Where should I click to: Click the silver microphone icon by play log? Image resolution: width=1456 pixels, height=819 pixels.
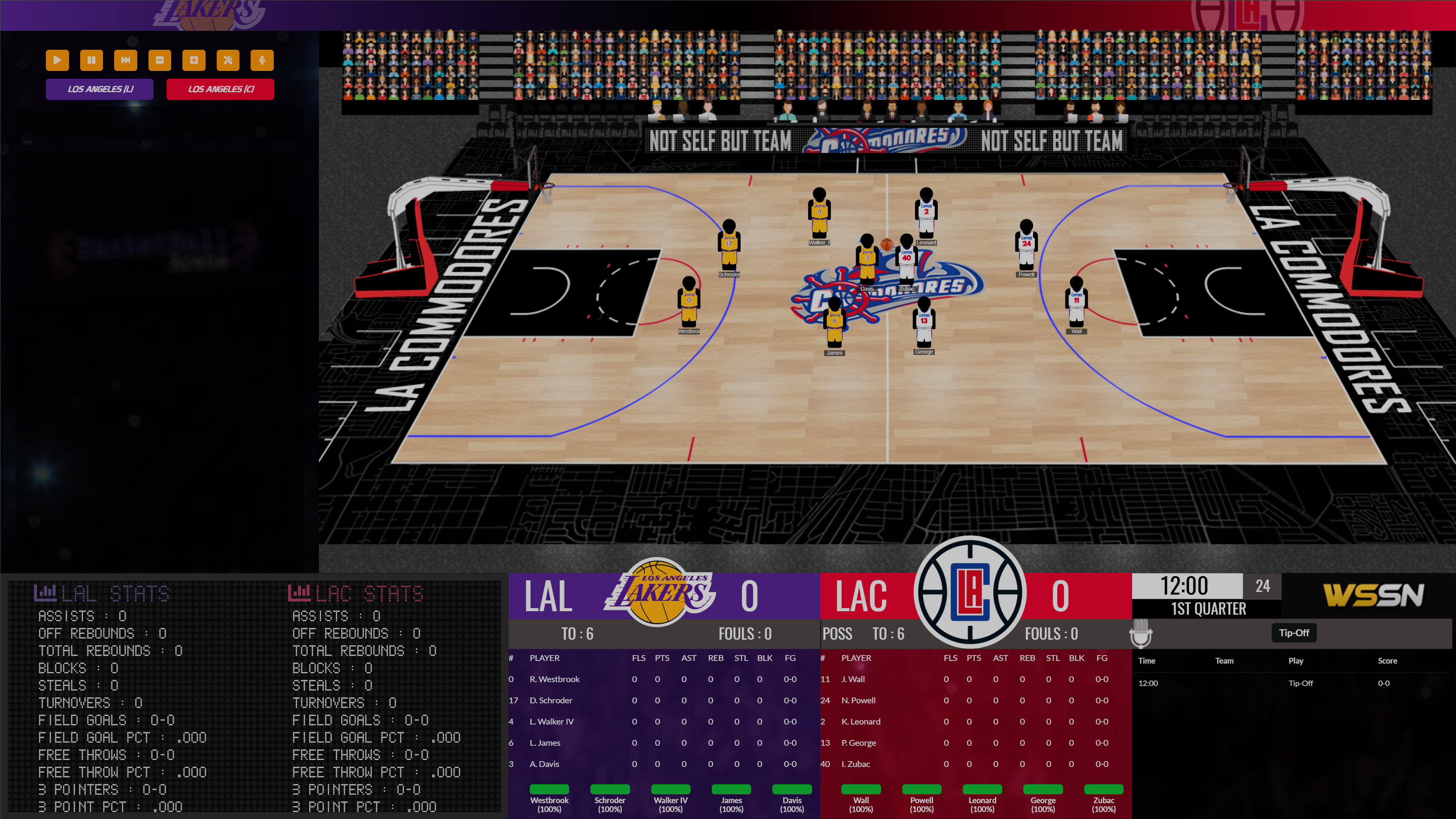(x=1141, y=633)
